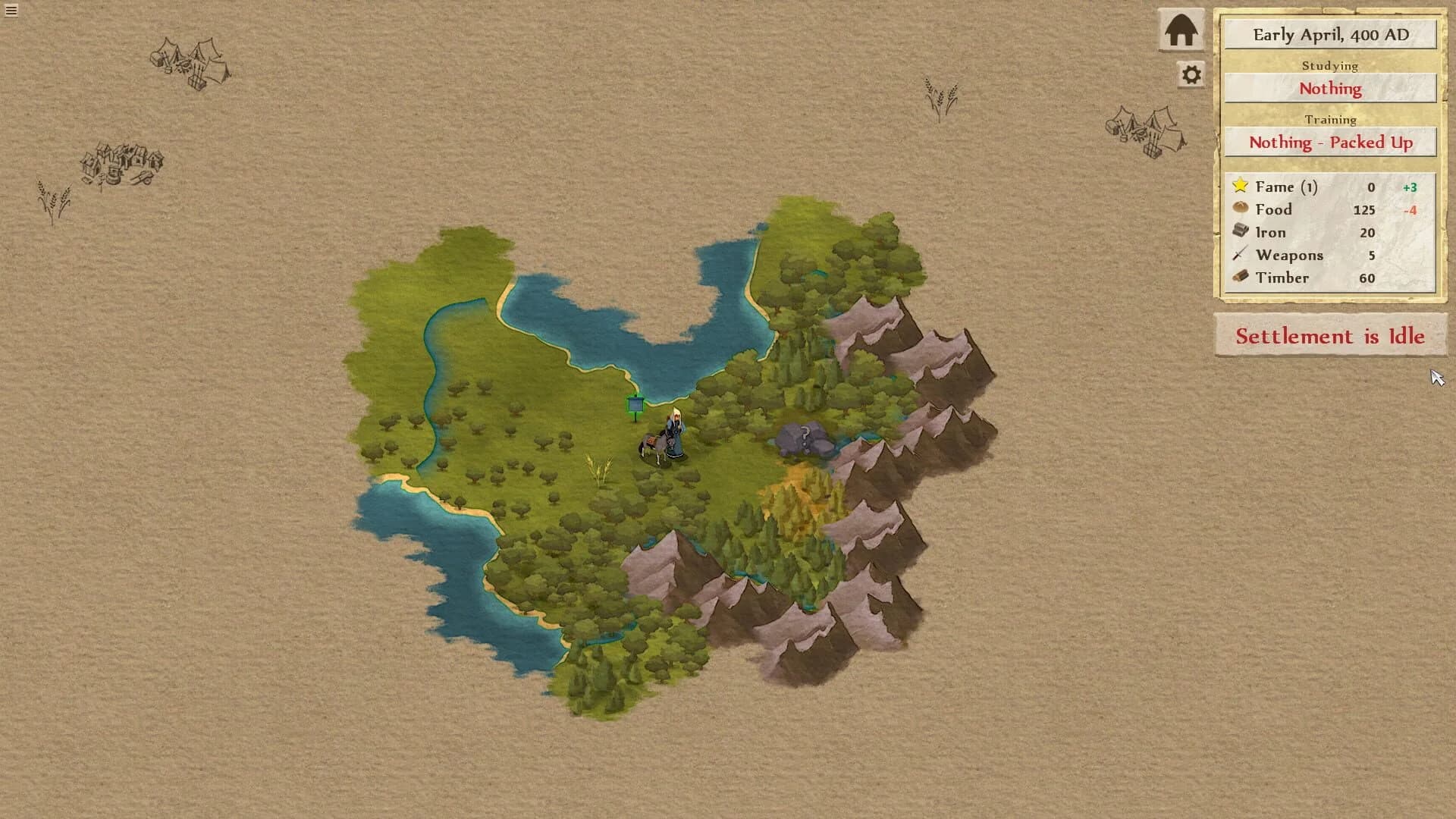Click the Fame star icon
Viewport: 1456px width, 819px height.
tap(1241, 186)
